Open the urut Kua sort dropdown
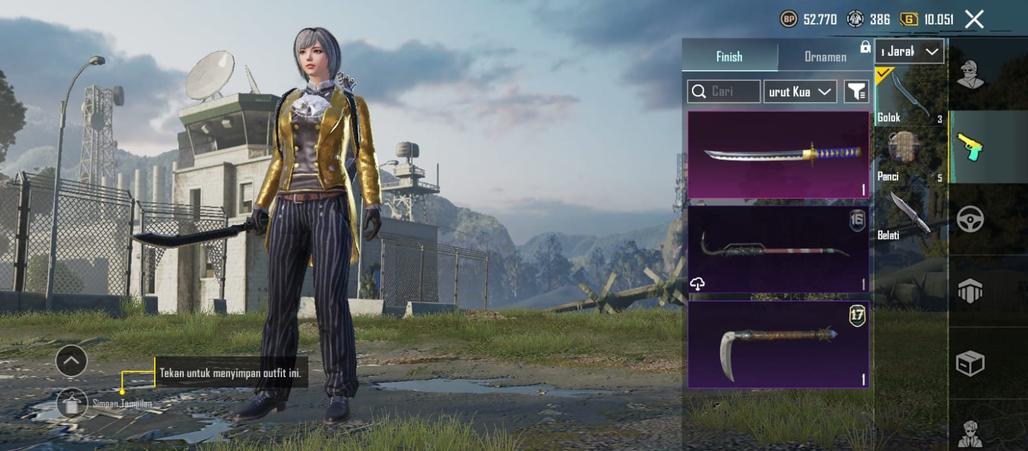This screenshot has height=451, width=1028. [x=800, y=92]
